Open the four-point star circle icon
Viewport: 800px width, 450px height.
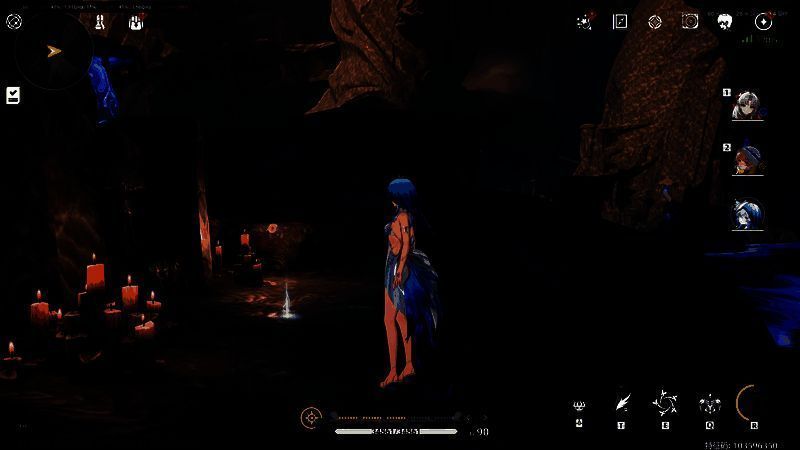[x=763, y=21]
